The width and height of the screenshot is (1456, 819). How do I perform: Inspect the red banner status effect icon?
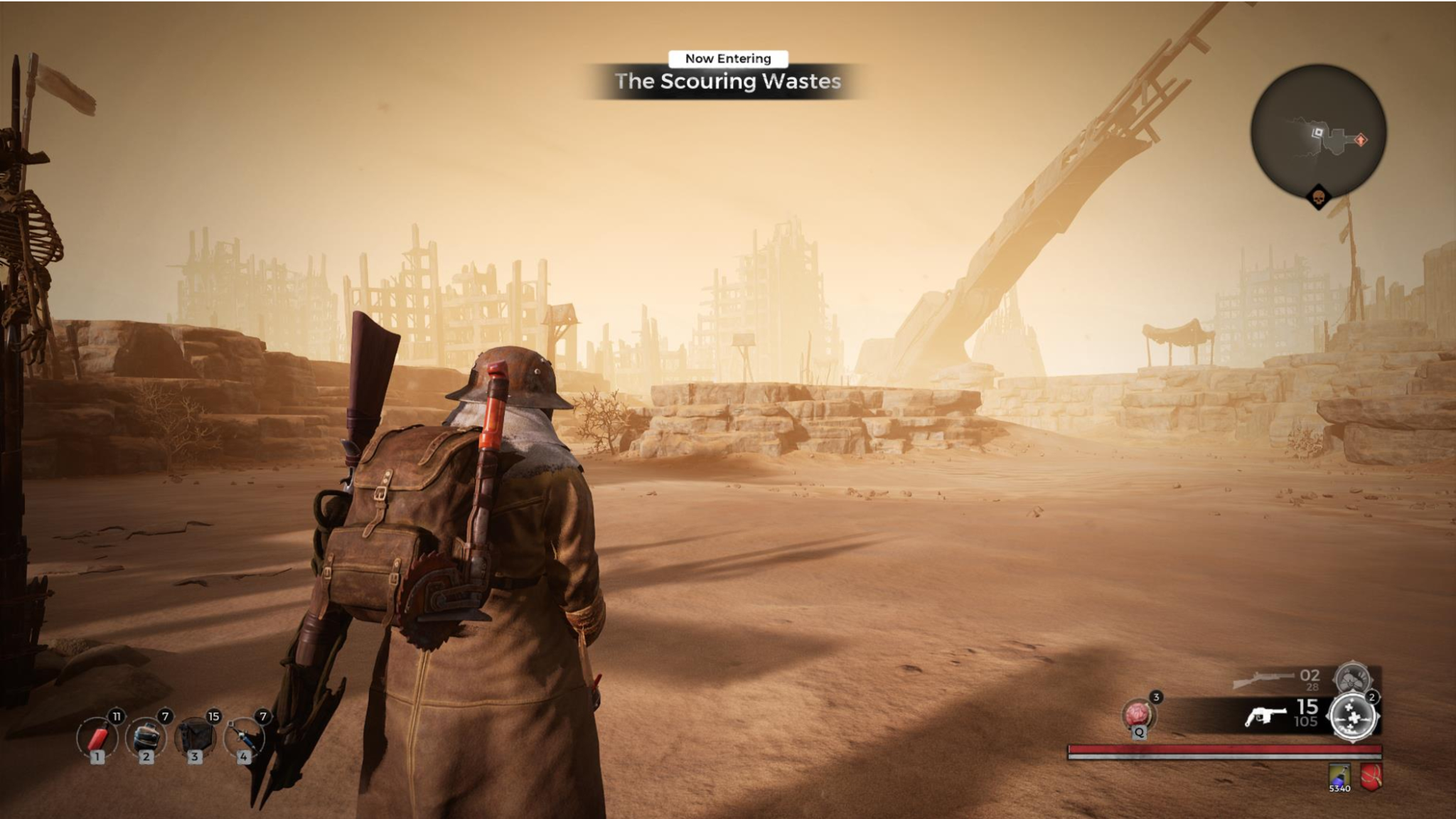pos(1371,776)
